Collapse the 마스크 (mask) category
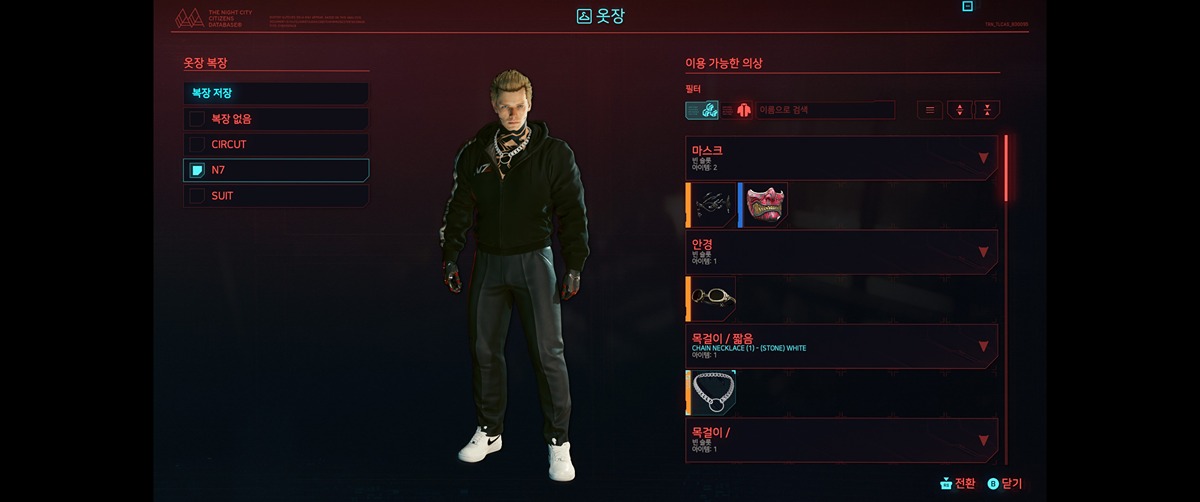Screen dimensions: 1200x502 pyautogui.click(x=983, y=158)
